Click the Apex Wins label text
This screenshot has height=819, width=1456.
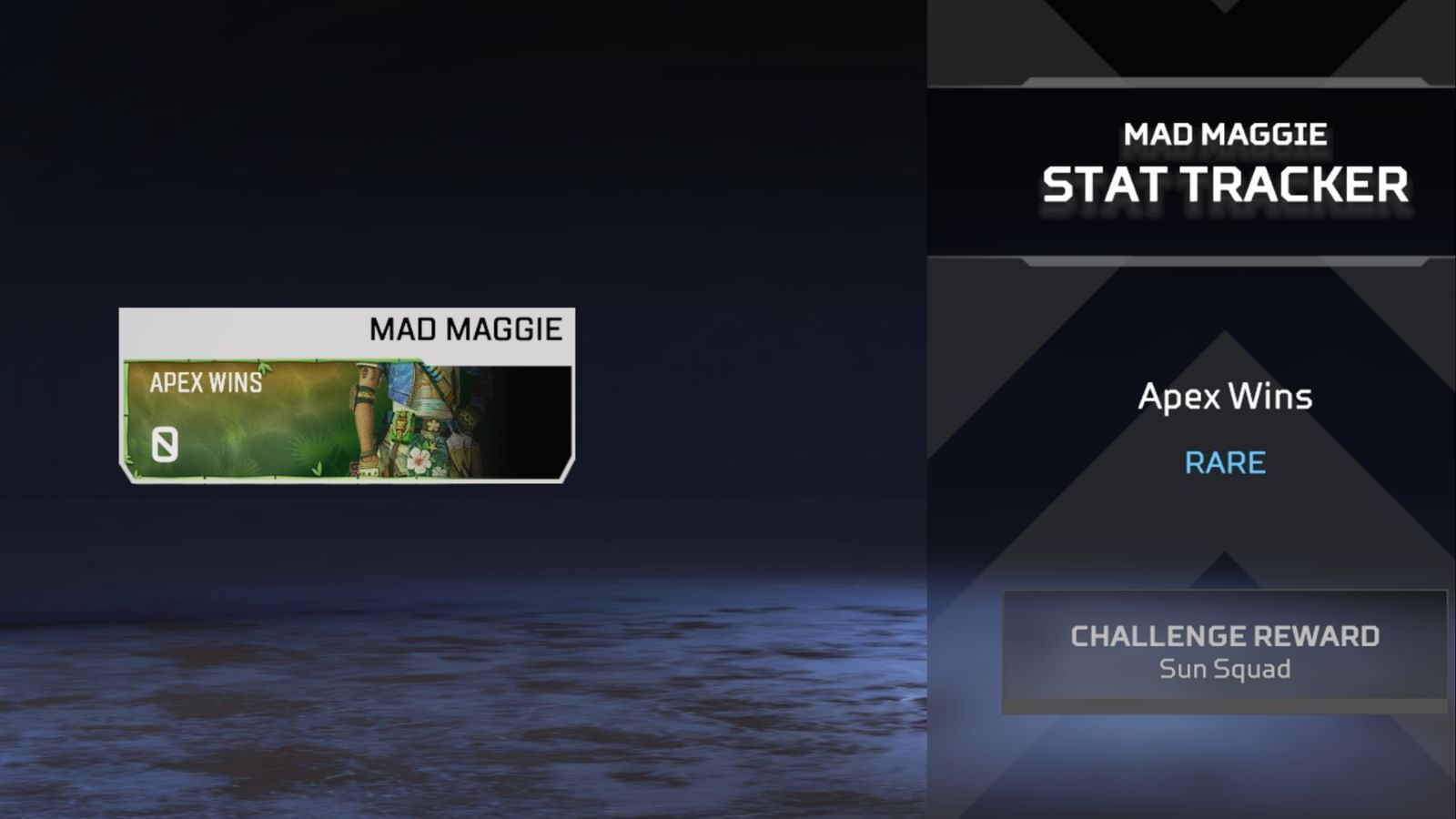pyautogui.click(x=205, y=382)
